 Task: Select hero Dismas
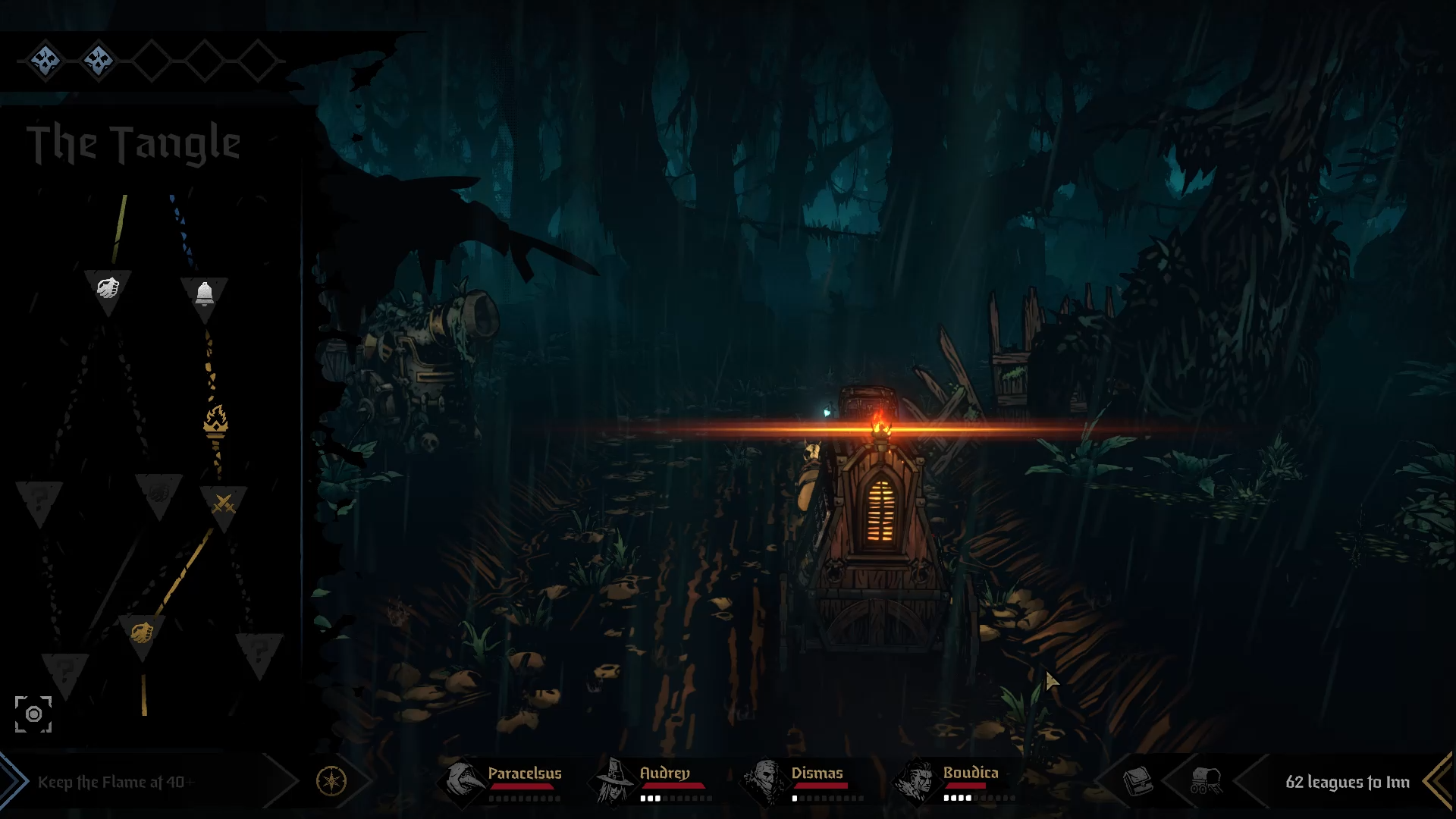click(804, 780)
